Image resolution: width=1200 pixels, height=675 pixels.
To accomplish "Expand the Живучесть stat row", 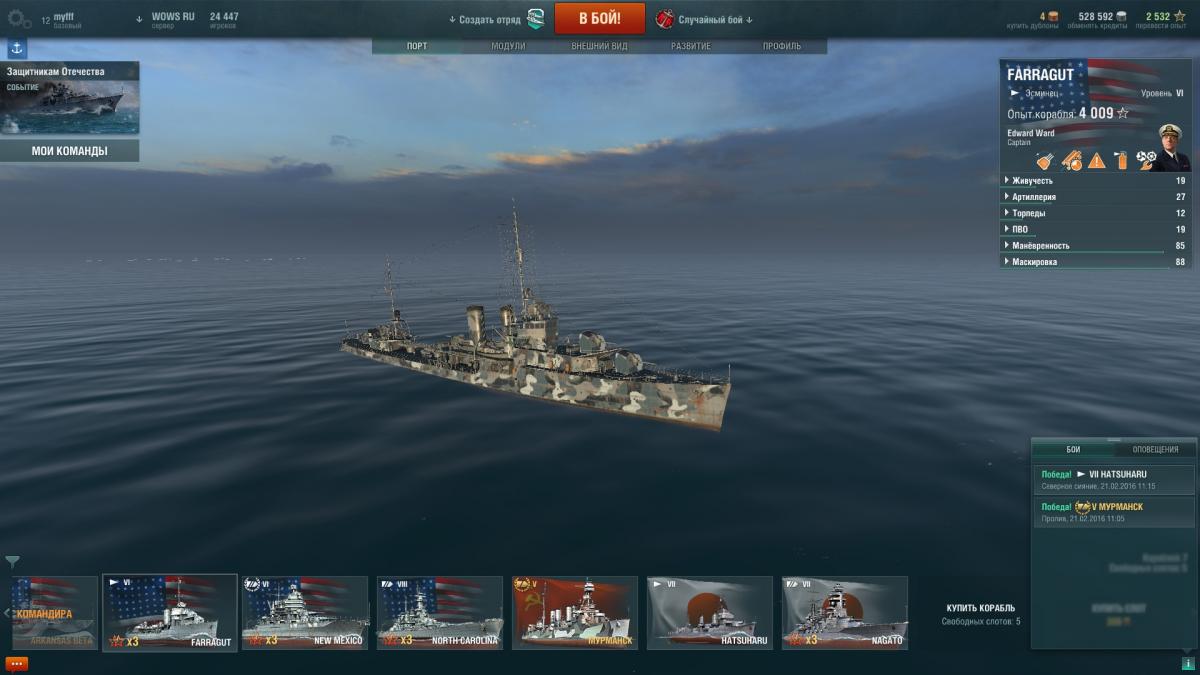I will tap(1033, 181).
